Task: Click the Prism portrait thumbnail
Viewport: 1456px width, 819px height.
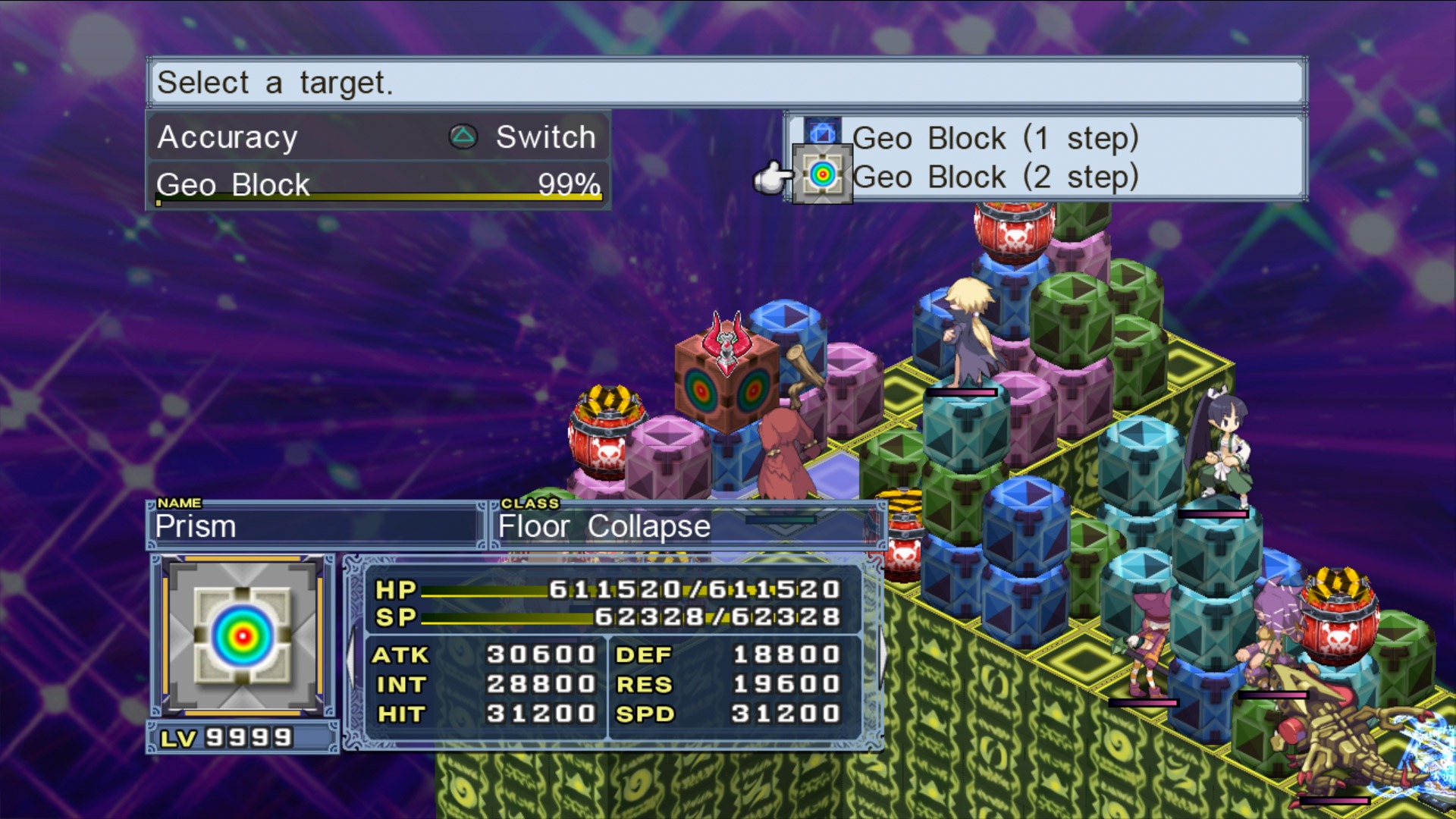Action: click(x=243, y=635)
